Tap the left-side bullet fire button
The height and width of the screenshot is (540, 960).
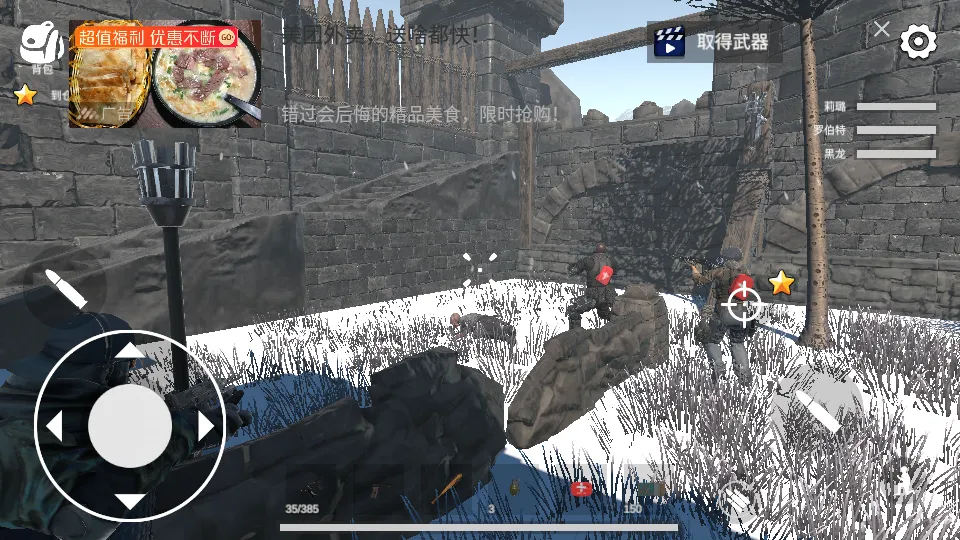click(65, 288)
